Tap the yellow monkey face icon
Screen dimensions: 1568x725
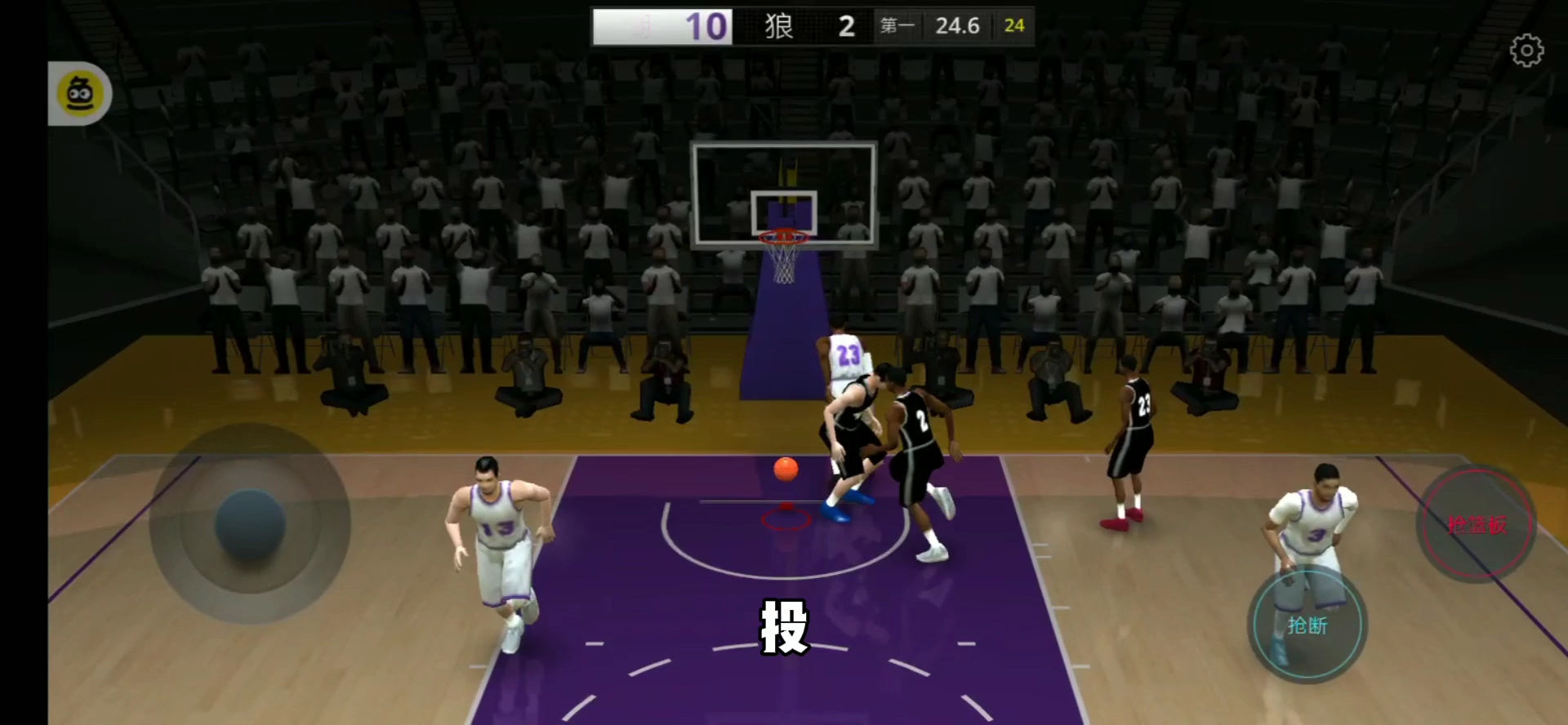point(78,93)
